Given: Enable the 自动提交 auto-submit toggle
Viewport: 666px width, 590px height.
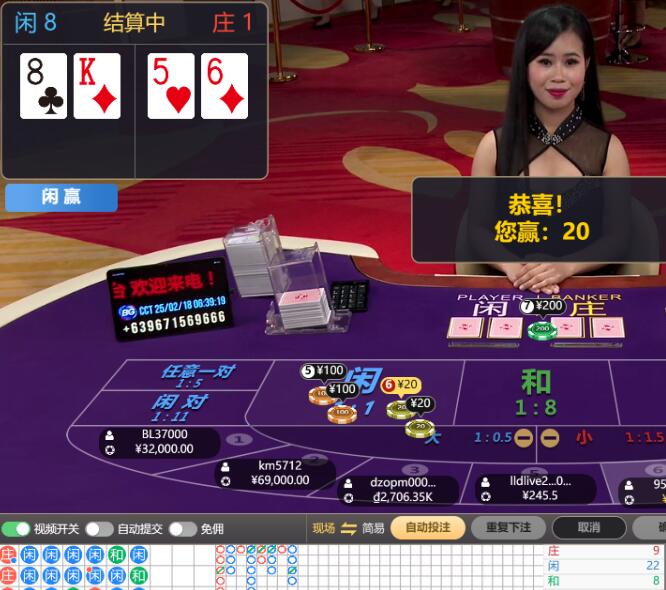Looking at the screenshot, I should (x=99, y=529).
